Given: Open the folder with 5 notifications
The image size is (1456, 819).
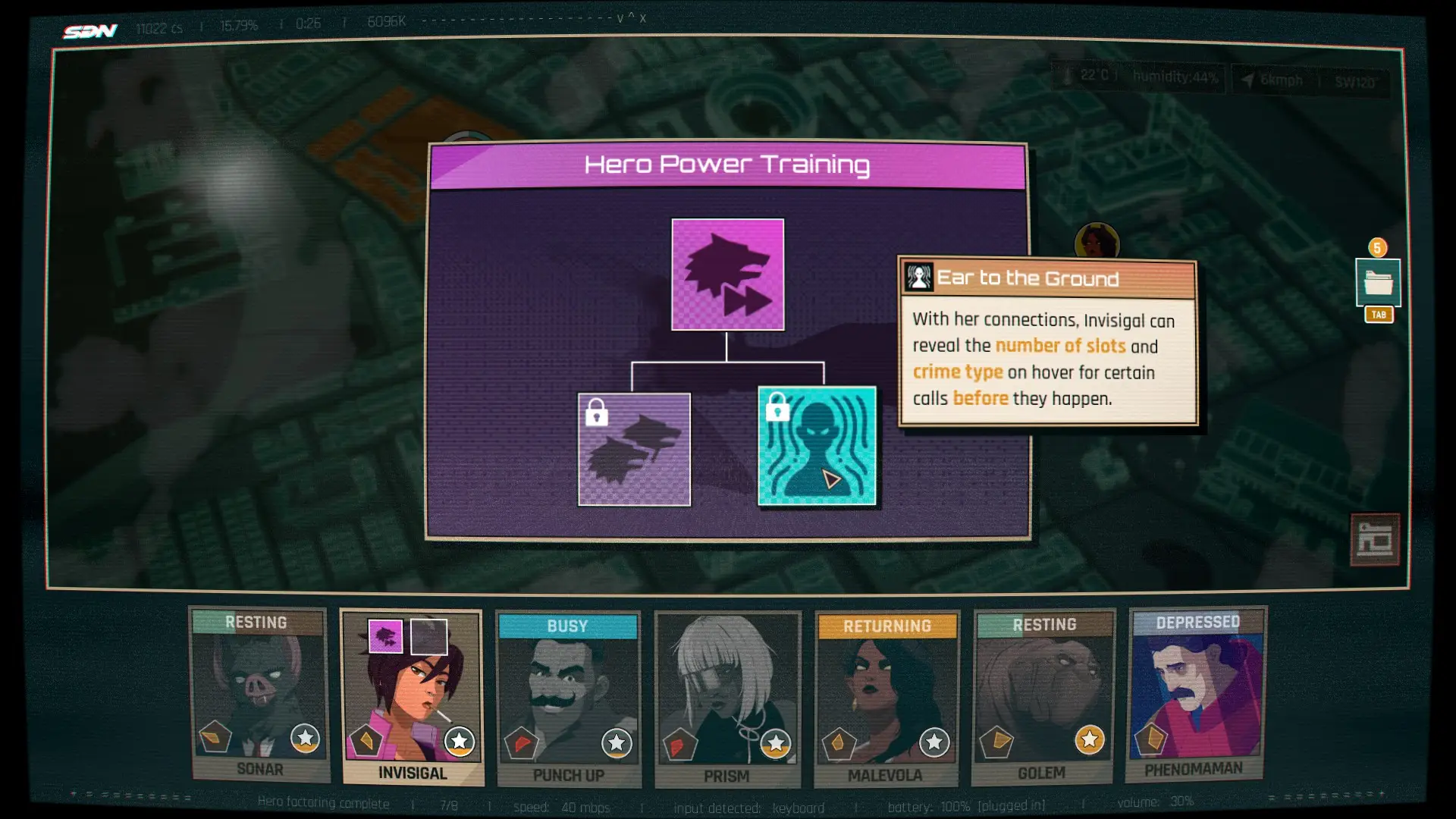Looking at the screenshot, I should 1377,282.
